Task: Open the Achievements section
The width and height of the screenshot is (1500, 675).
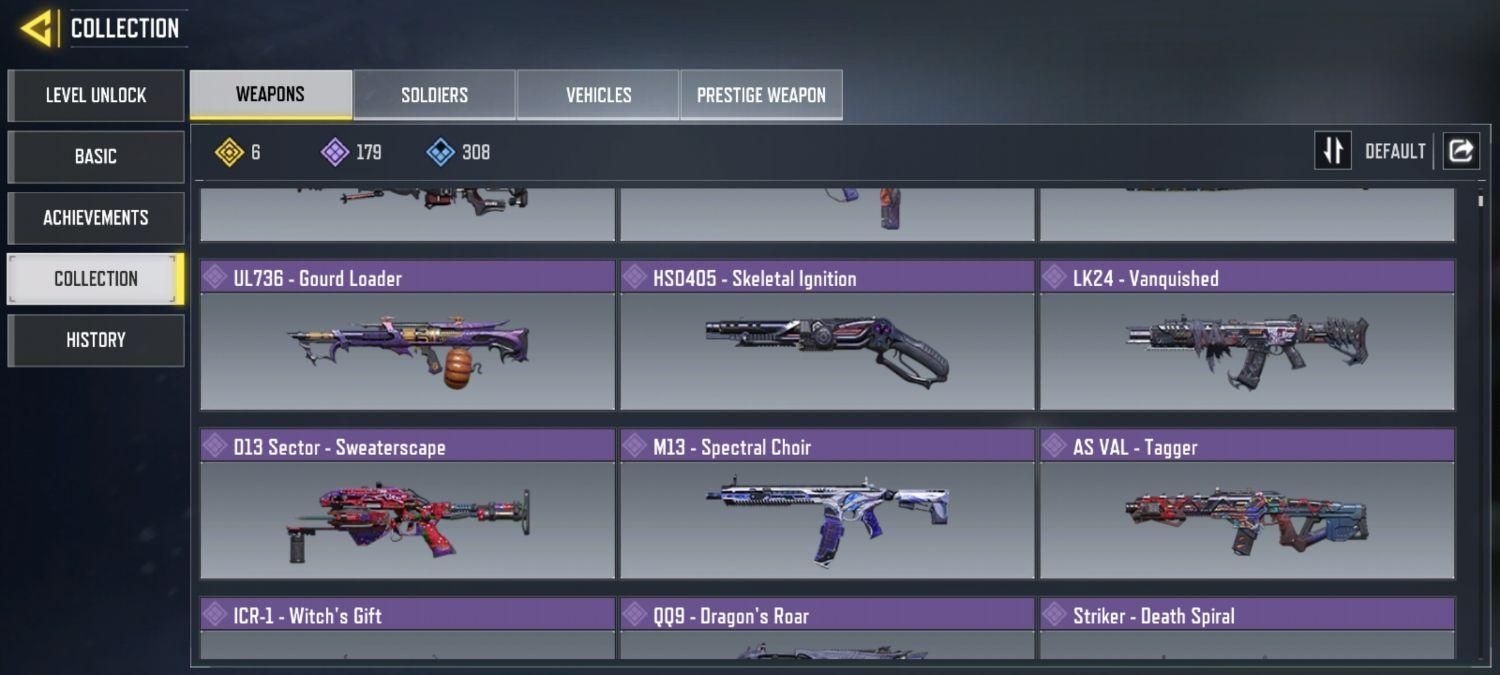Action: [96, 218]
